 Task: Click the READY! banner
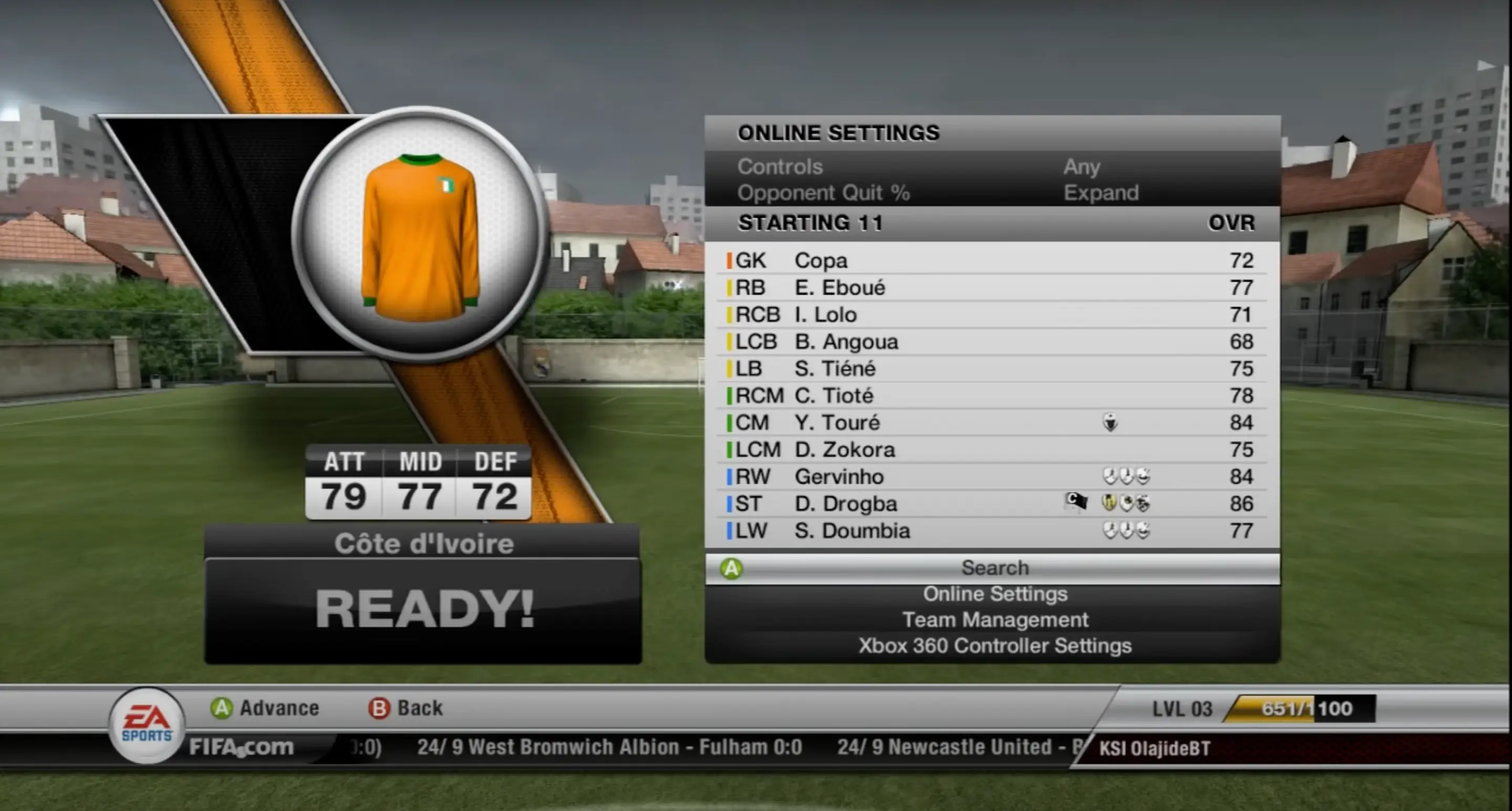point(424,609)
